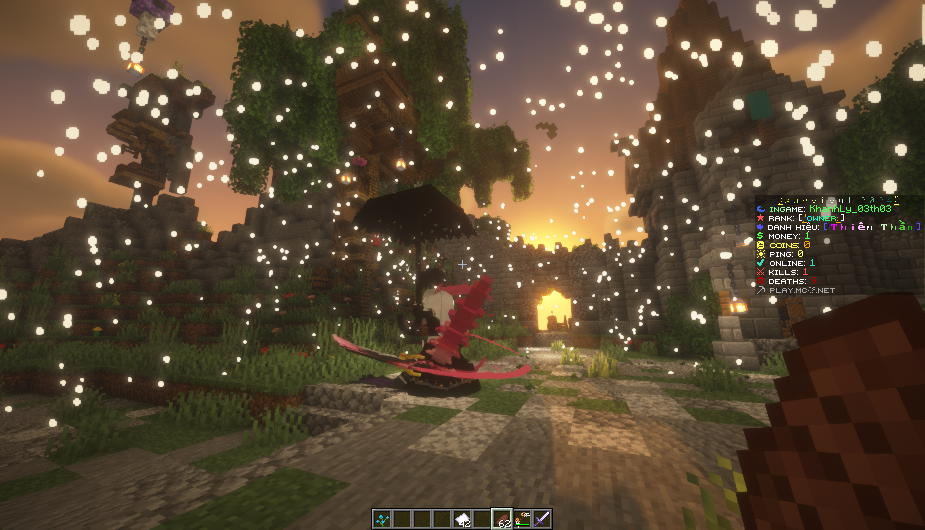Equip the purple sword in the hotbar
Screen dimensions: 925x530
click(x=542, y=518)
